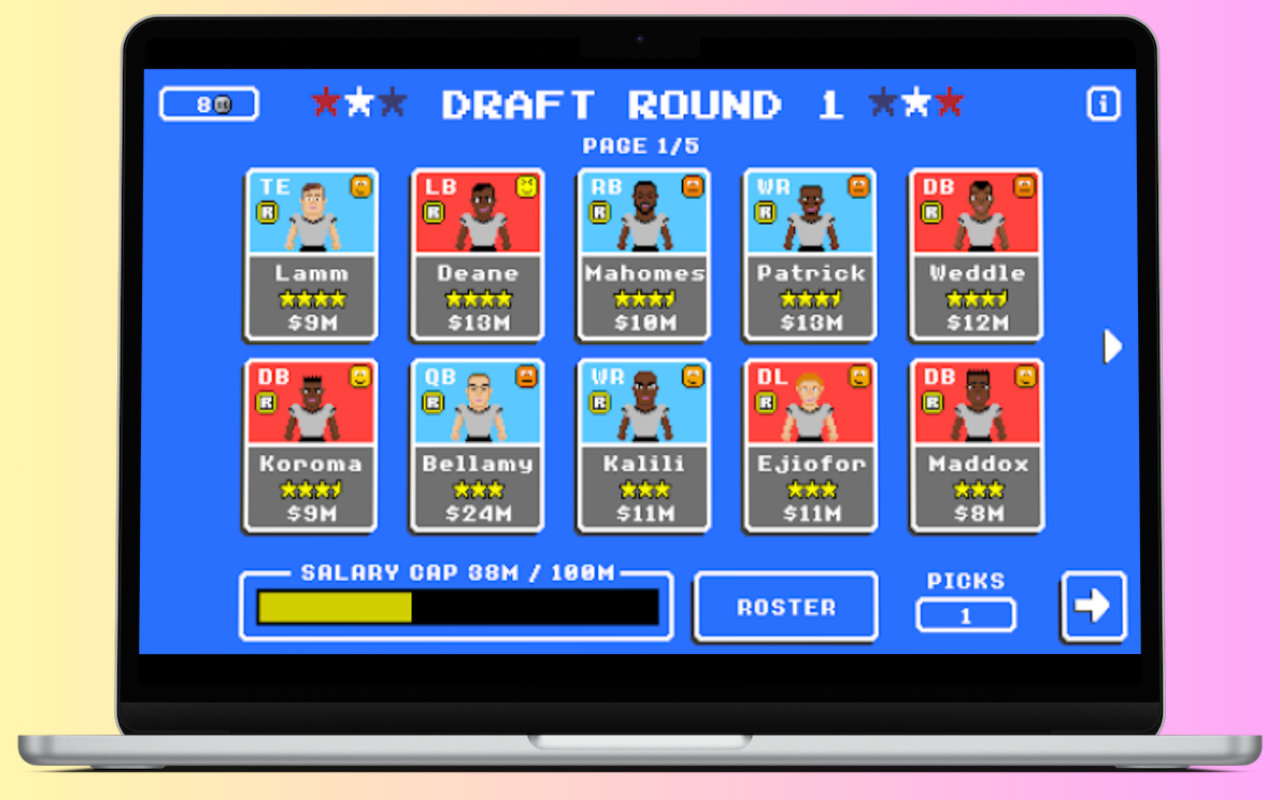1280x800 pixels.
Task: Select Bellamy's quarterback card
Action: tap(476, 445)
